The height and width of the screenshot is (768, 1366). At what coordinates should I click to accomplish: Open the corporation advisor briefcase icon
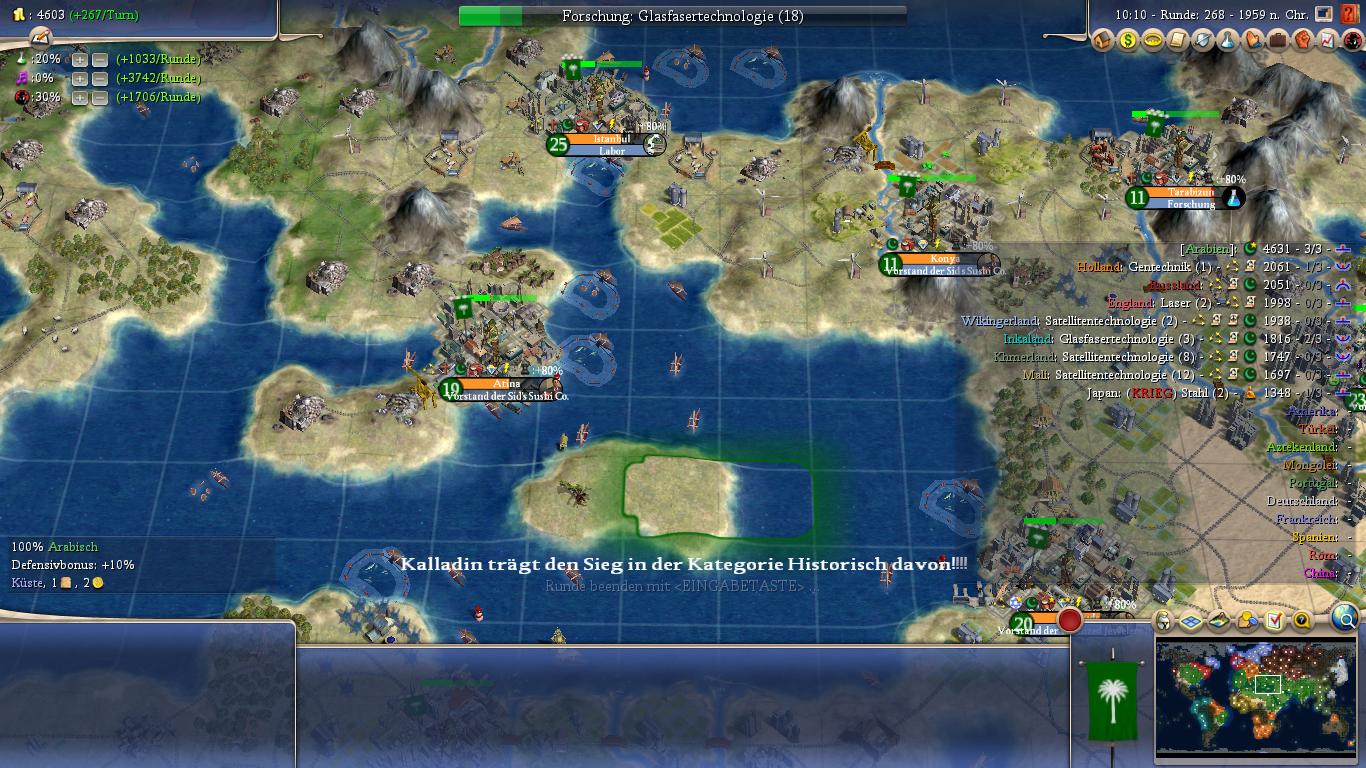(1278, 41)
